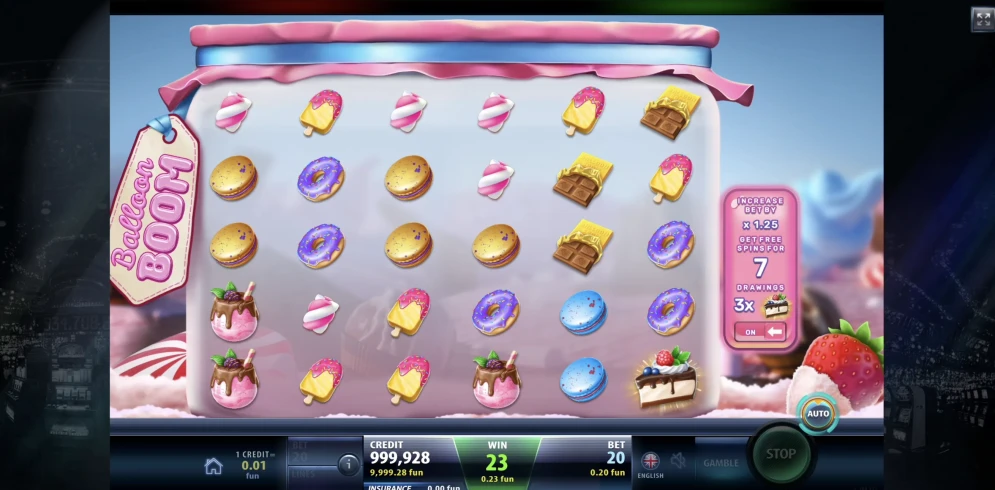The height and width of the screenshot is (490, 995).
Task: Change language with the English flag
Action: click(650, 462)
